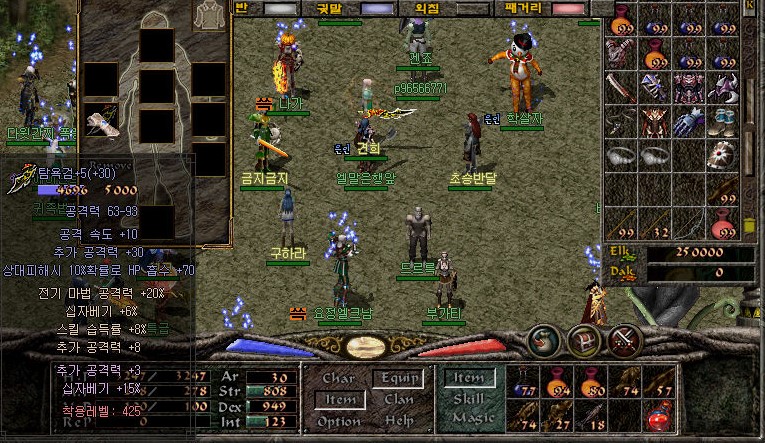Select the pink armor in the inventory

coord(687,88)
